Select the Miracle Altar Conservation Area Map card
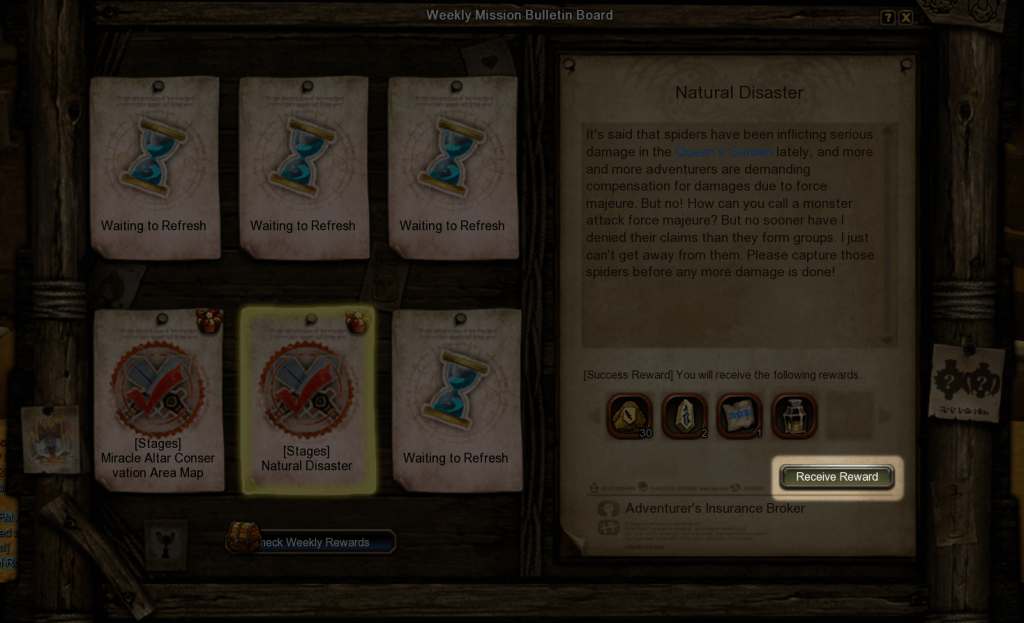The width and height of the screenshot is (1024, 623). click(157, 399)
